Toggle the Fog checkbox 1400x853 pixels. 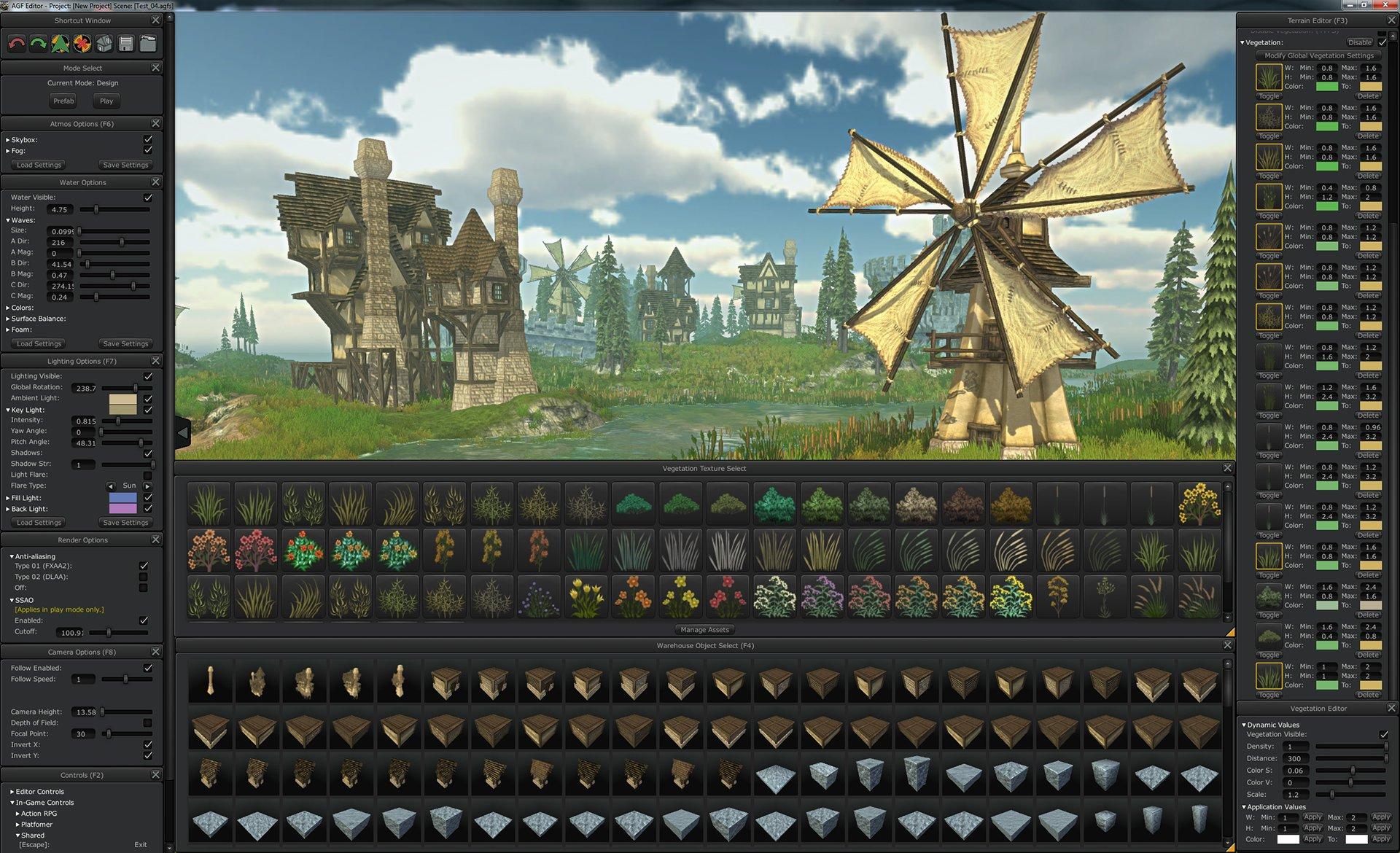pos(148,150)
